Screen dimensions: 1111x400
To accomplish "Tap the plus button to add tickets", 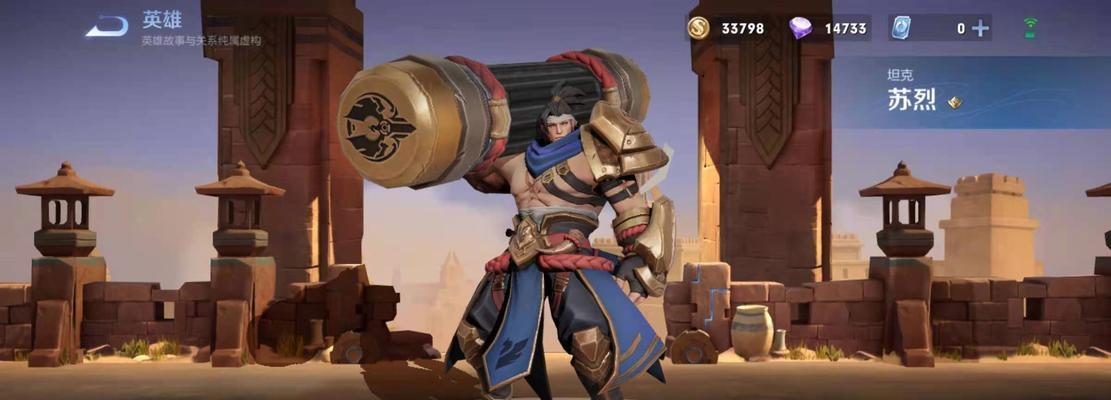I will pos(980,28).
